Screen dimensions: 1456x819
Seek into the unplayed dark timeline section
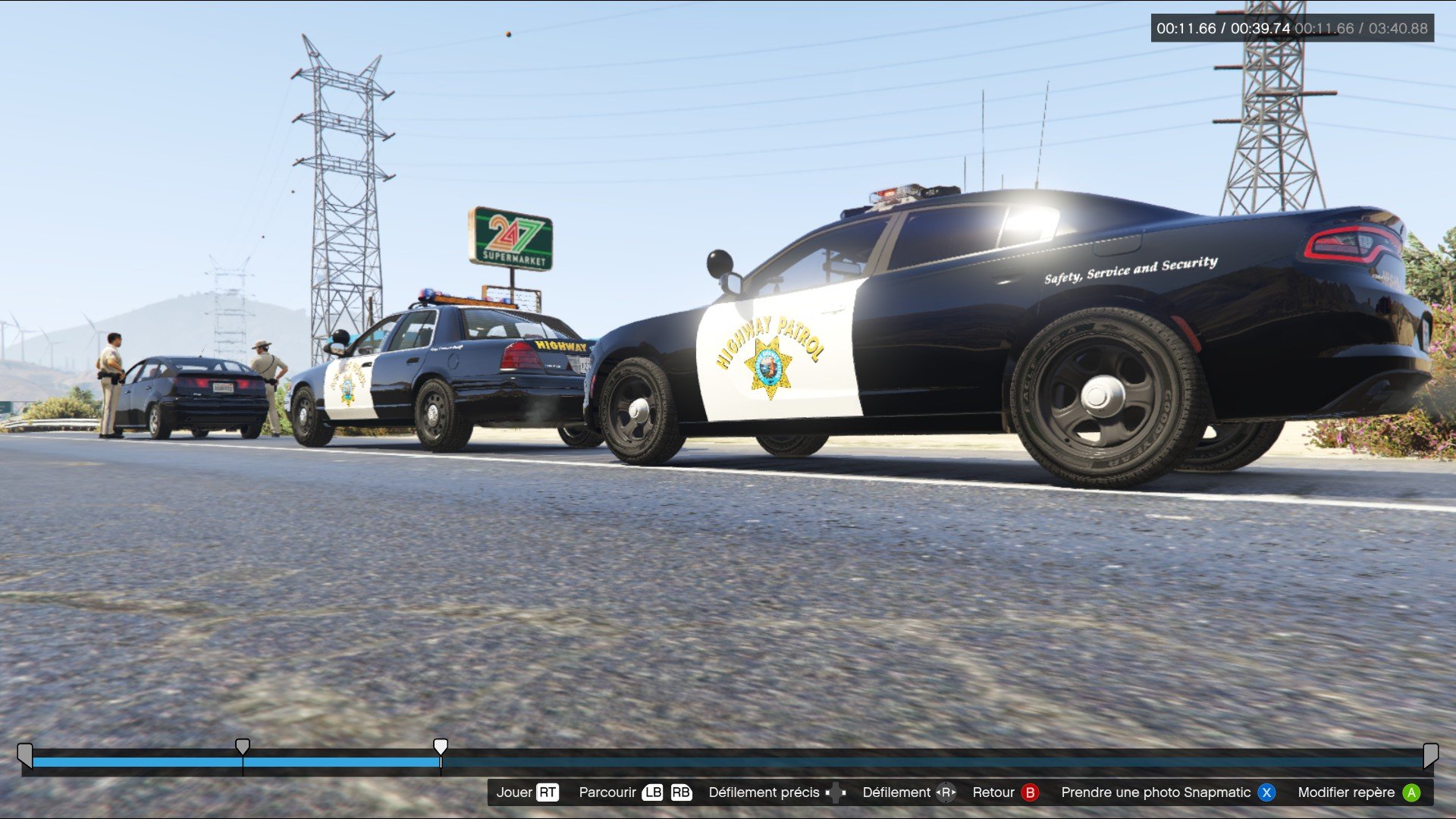910,762
